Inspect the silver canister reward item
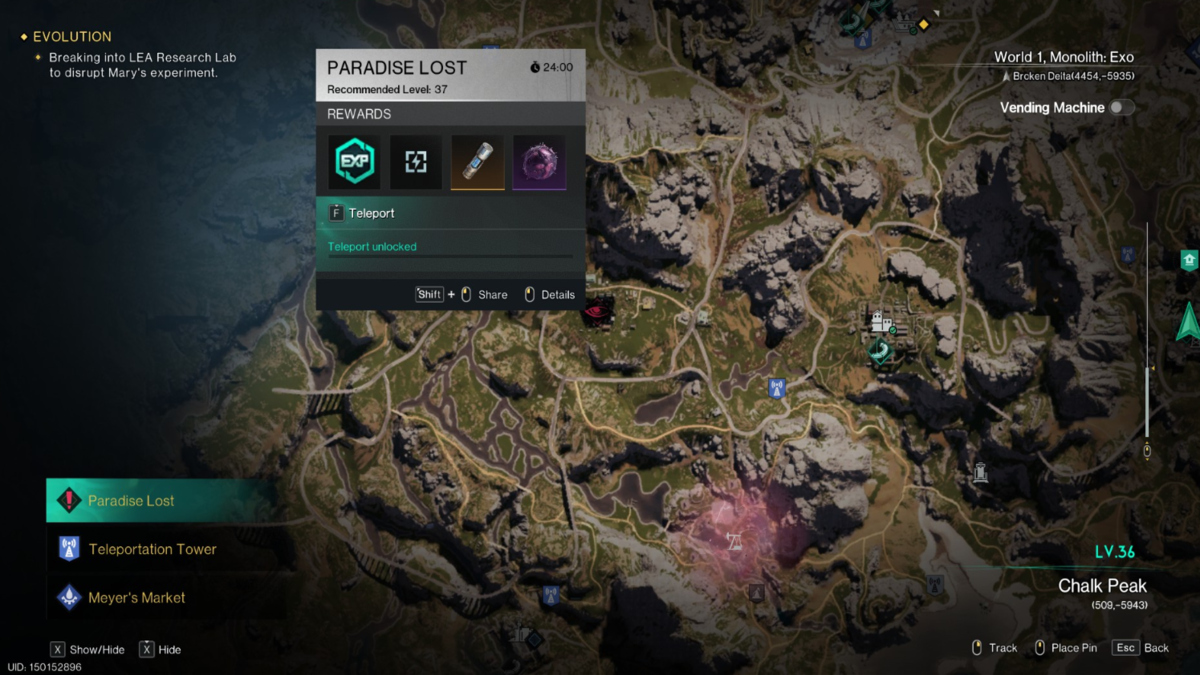The image size is (1200, 675). click(478, 163)
